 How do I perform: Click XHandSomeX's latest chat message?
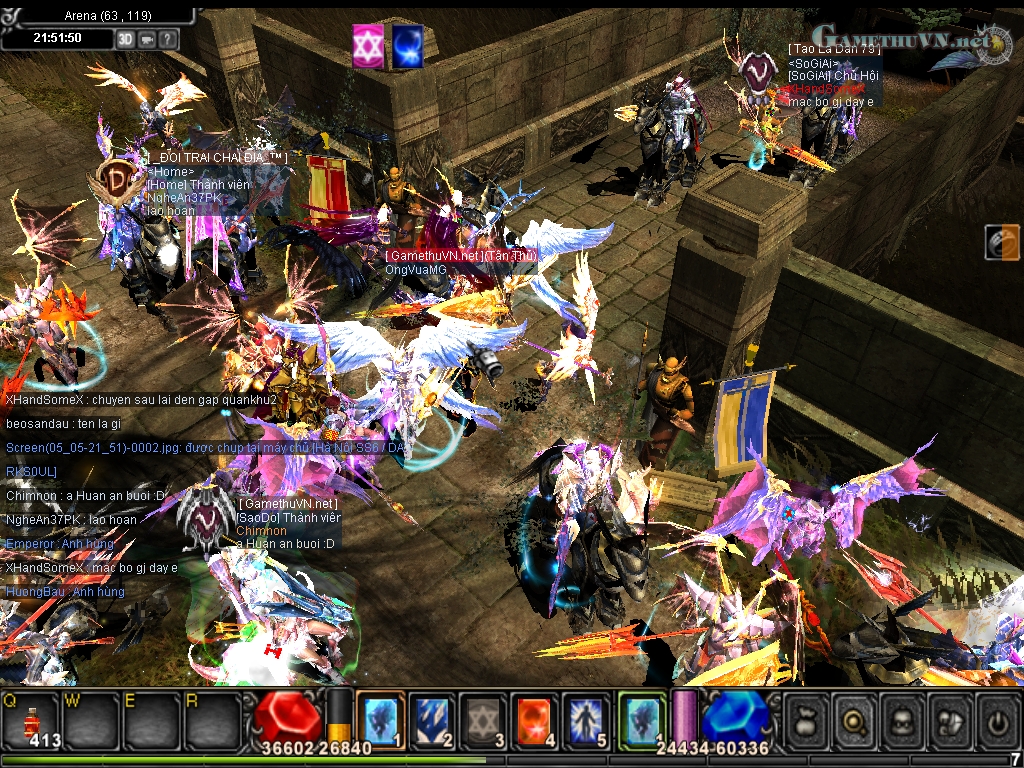click(92, 568)
